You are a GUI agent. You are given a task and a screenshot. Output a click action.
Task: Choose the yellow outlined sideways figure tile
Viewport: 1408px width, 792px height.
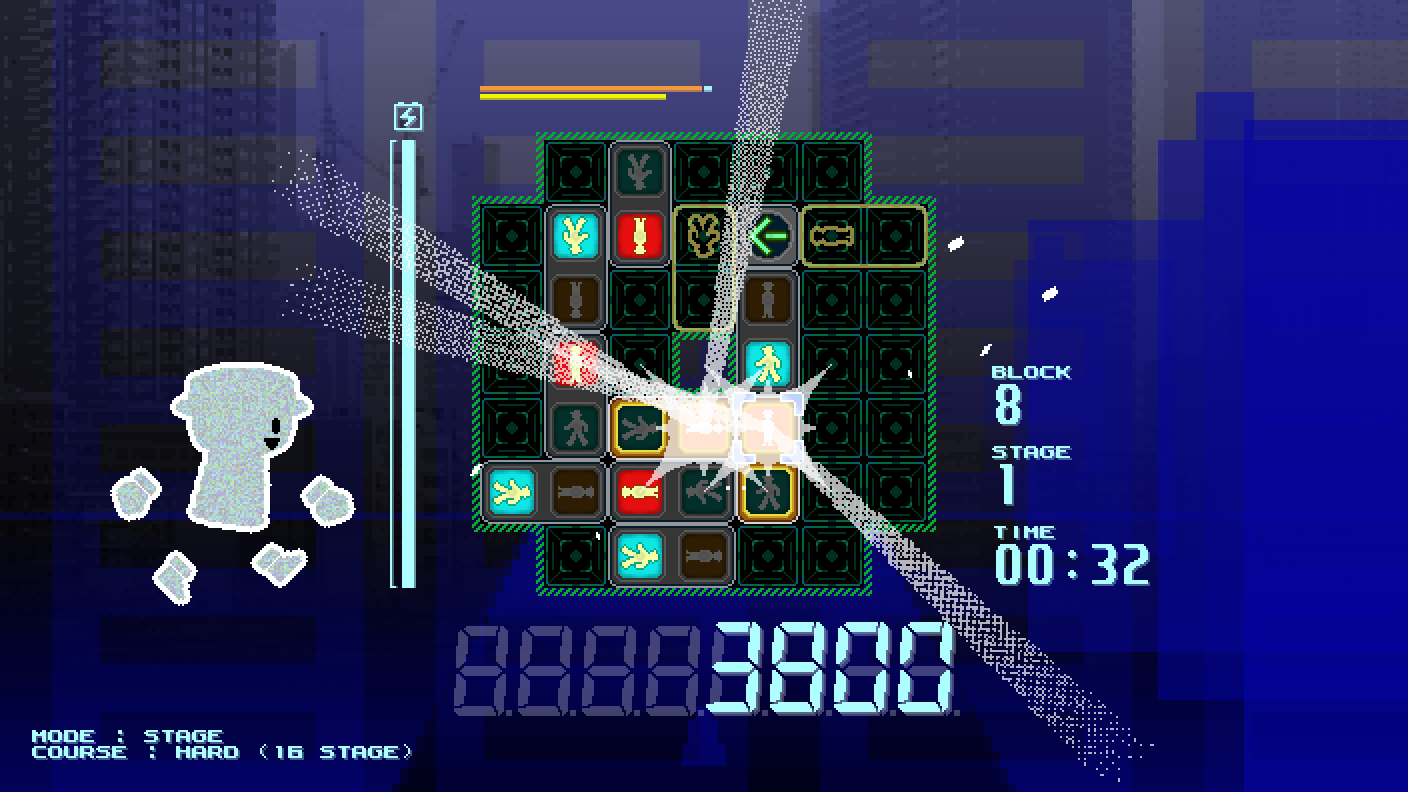click(832, 237)
